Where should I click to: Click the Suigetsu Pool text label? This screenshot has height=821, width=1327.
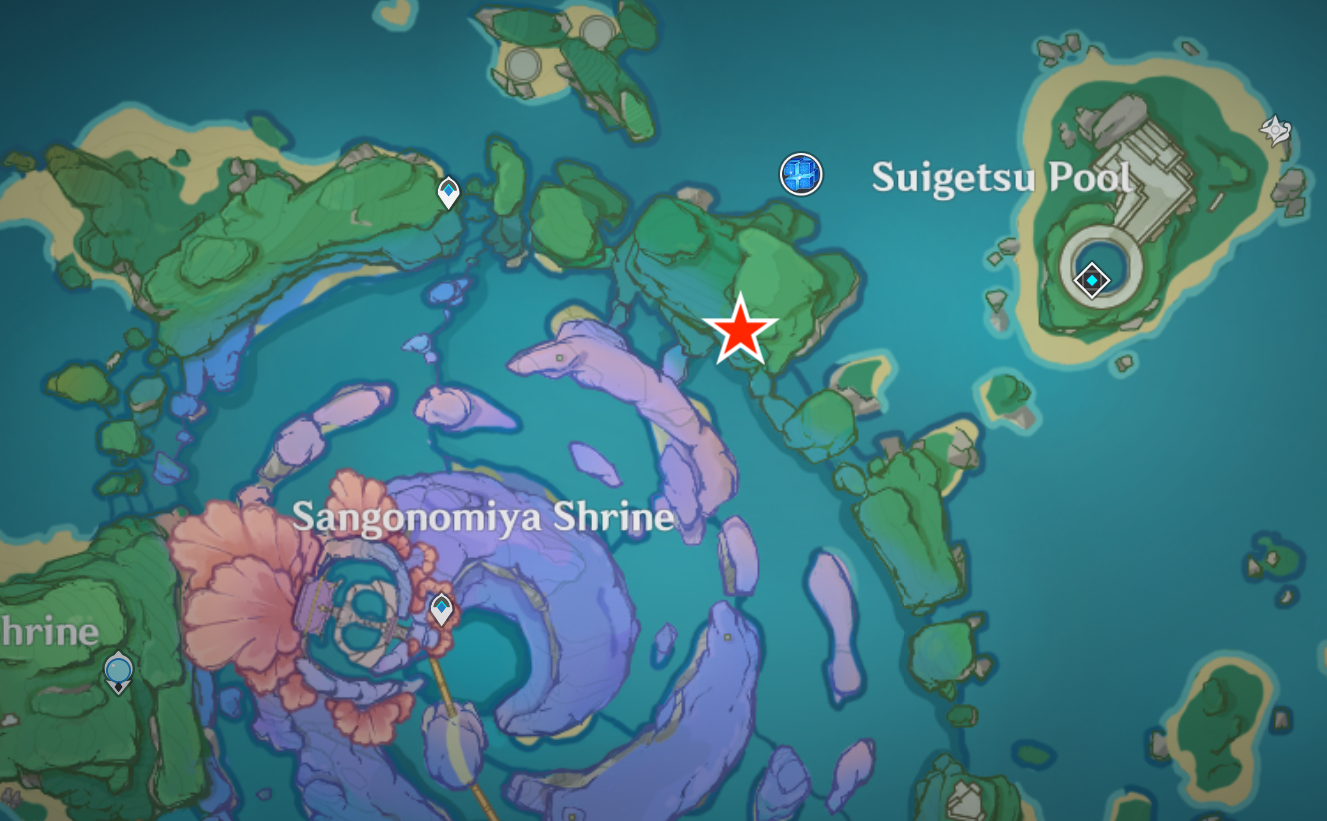tap(1001, 177)
